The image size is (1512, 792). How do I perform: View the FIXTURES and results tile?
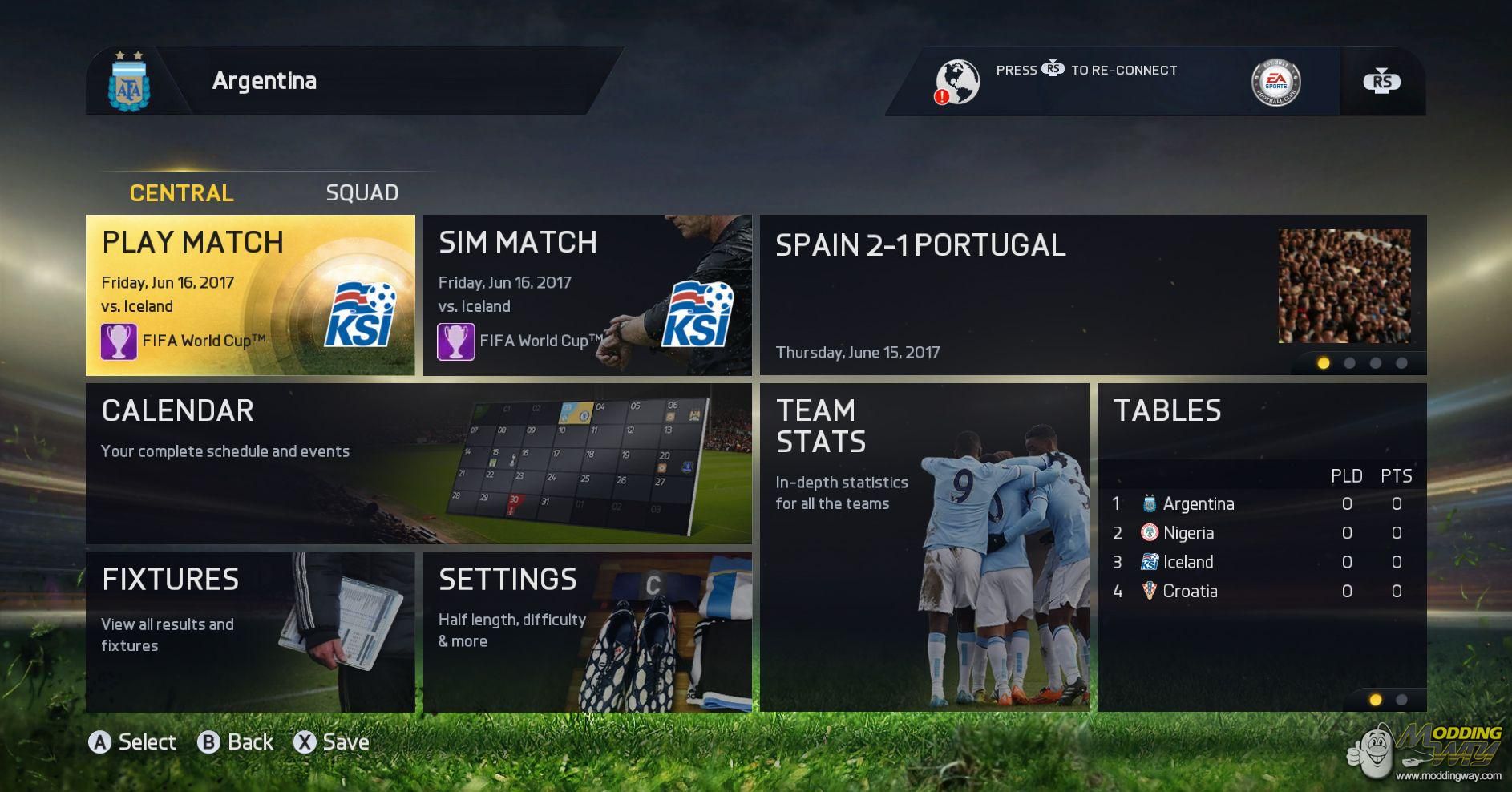point(250,632)
